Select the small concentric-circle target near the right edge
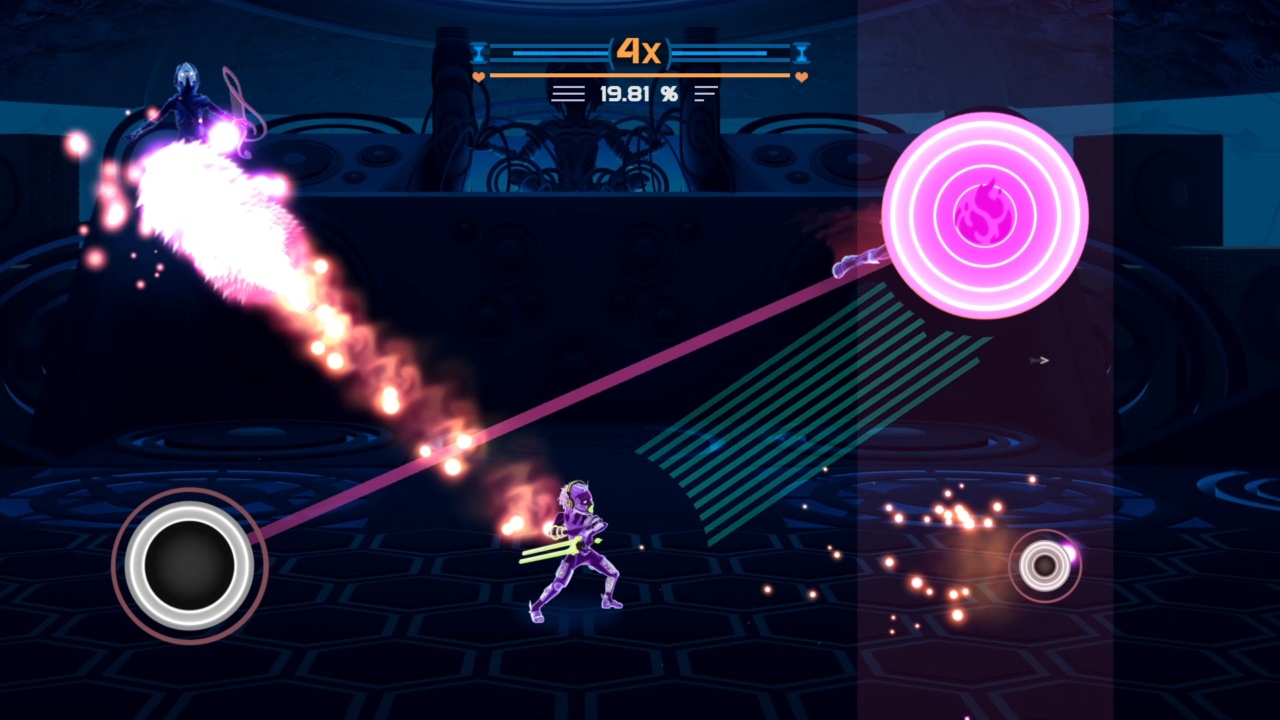 (1044, 566)
